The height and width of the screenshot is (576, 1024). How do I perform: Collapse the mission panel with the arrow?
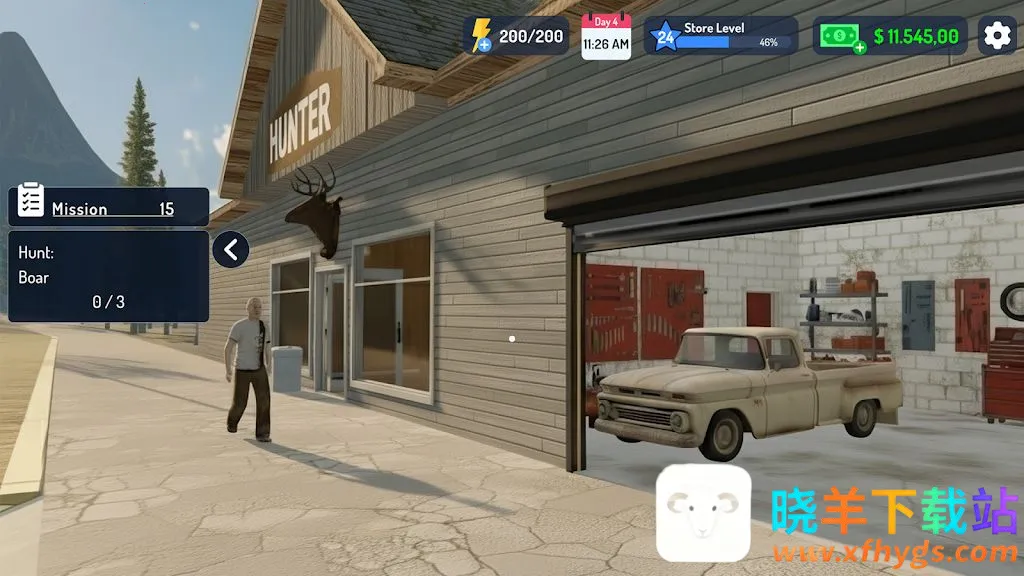(231, 249)
